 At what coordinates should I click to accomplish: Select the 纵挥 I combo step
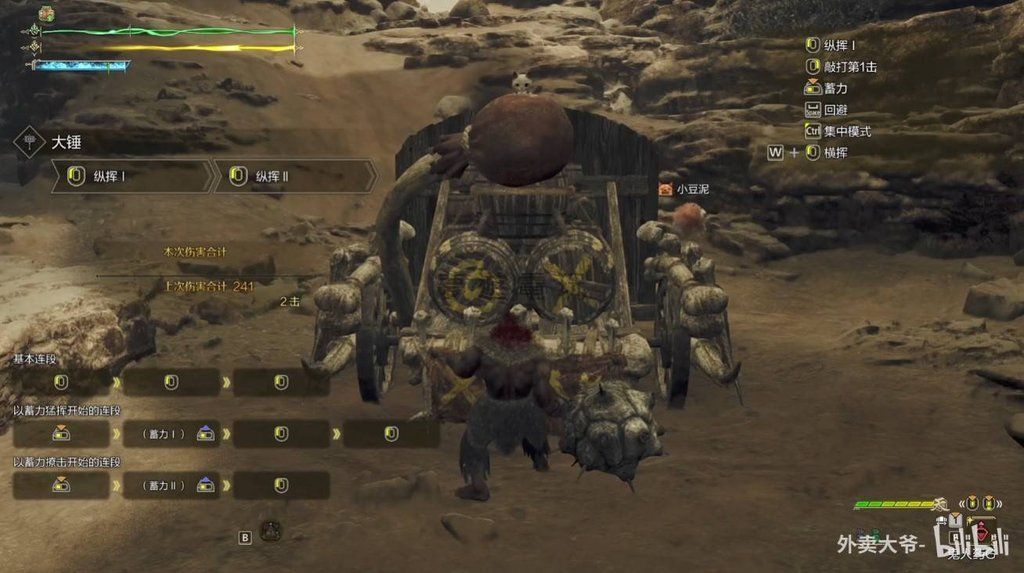132,177
